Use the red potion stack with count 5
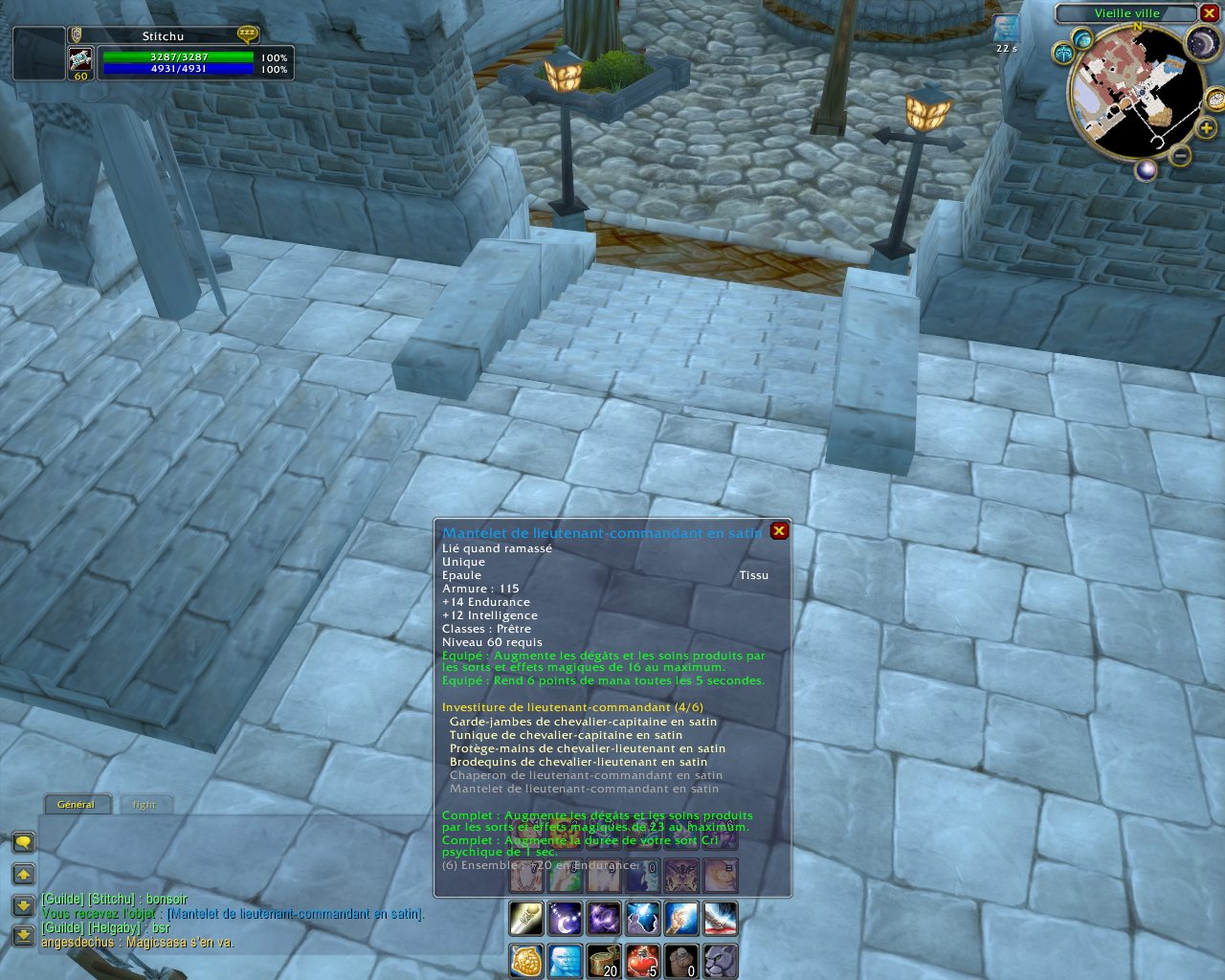The image size is (1225, 980). [642, 961]
